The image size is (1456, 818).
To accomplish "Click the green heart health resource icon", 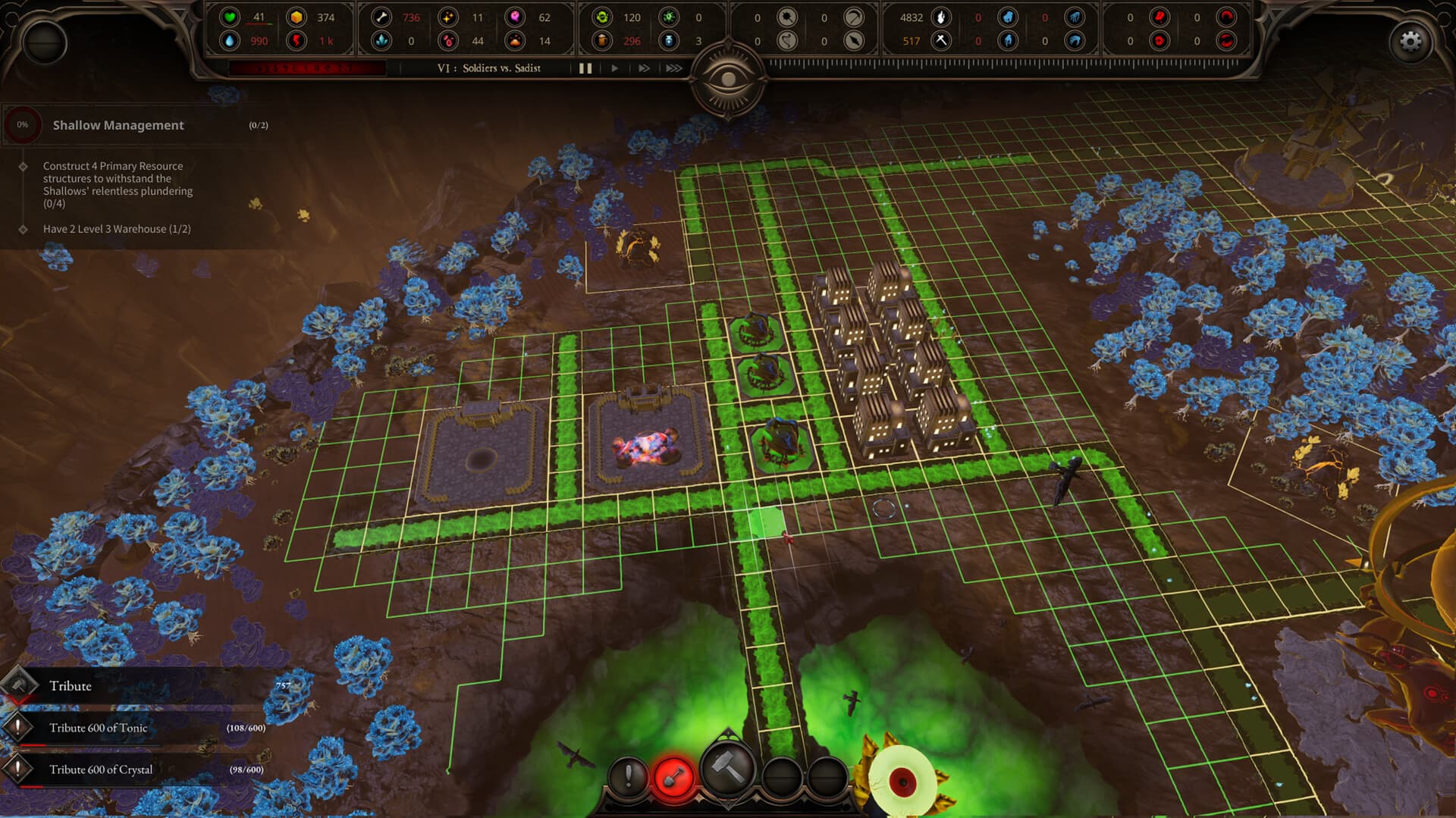I will [228, 17].
